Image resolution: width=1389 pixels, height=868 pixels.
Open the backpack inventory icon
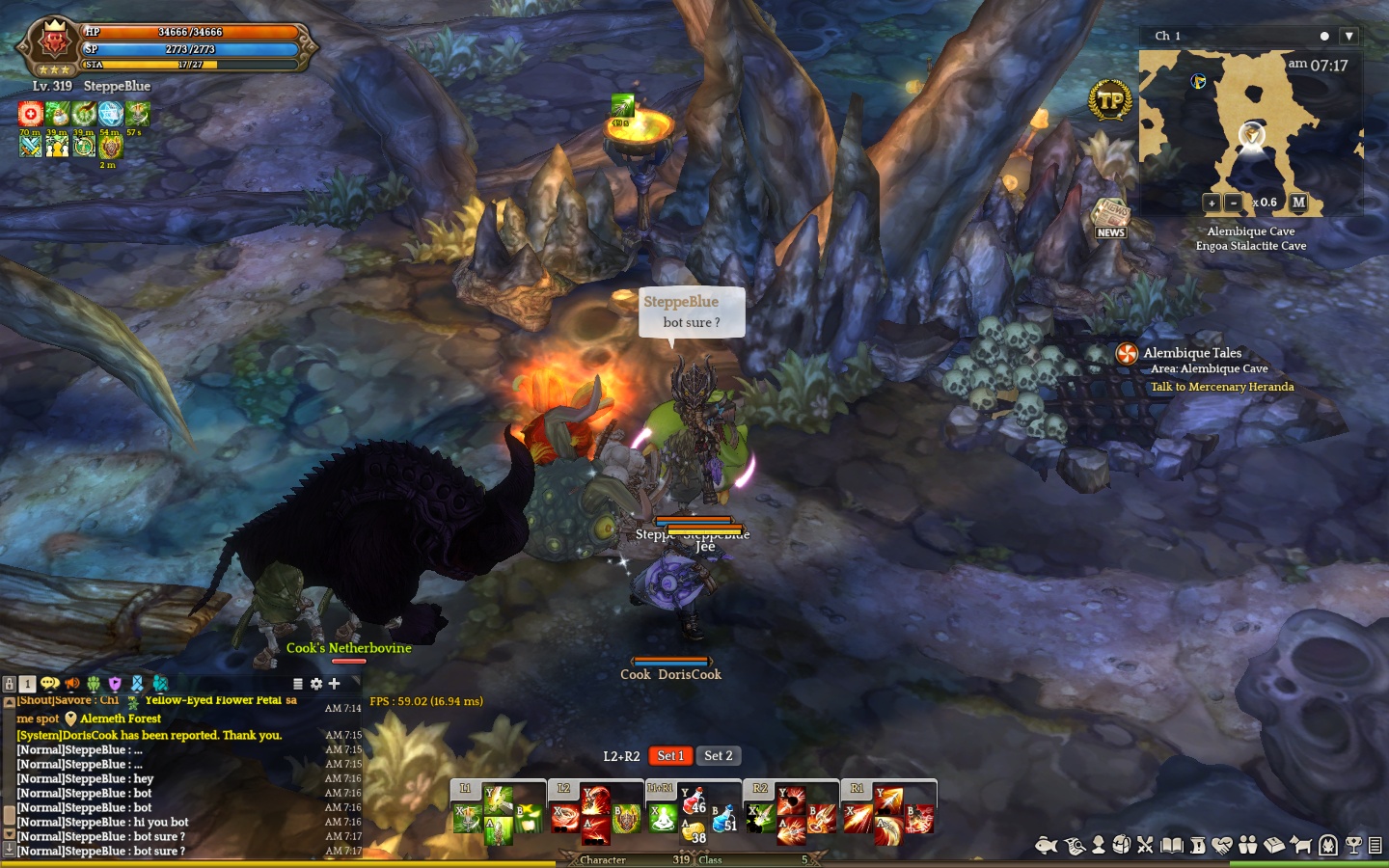tap(1121, 846)
